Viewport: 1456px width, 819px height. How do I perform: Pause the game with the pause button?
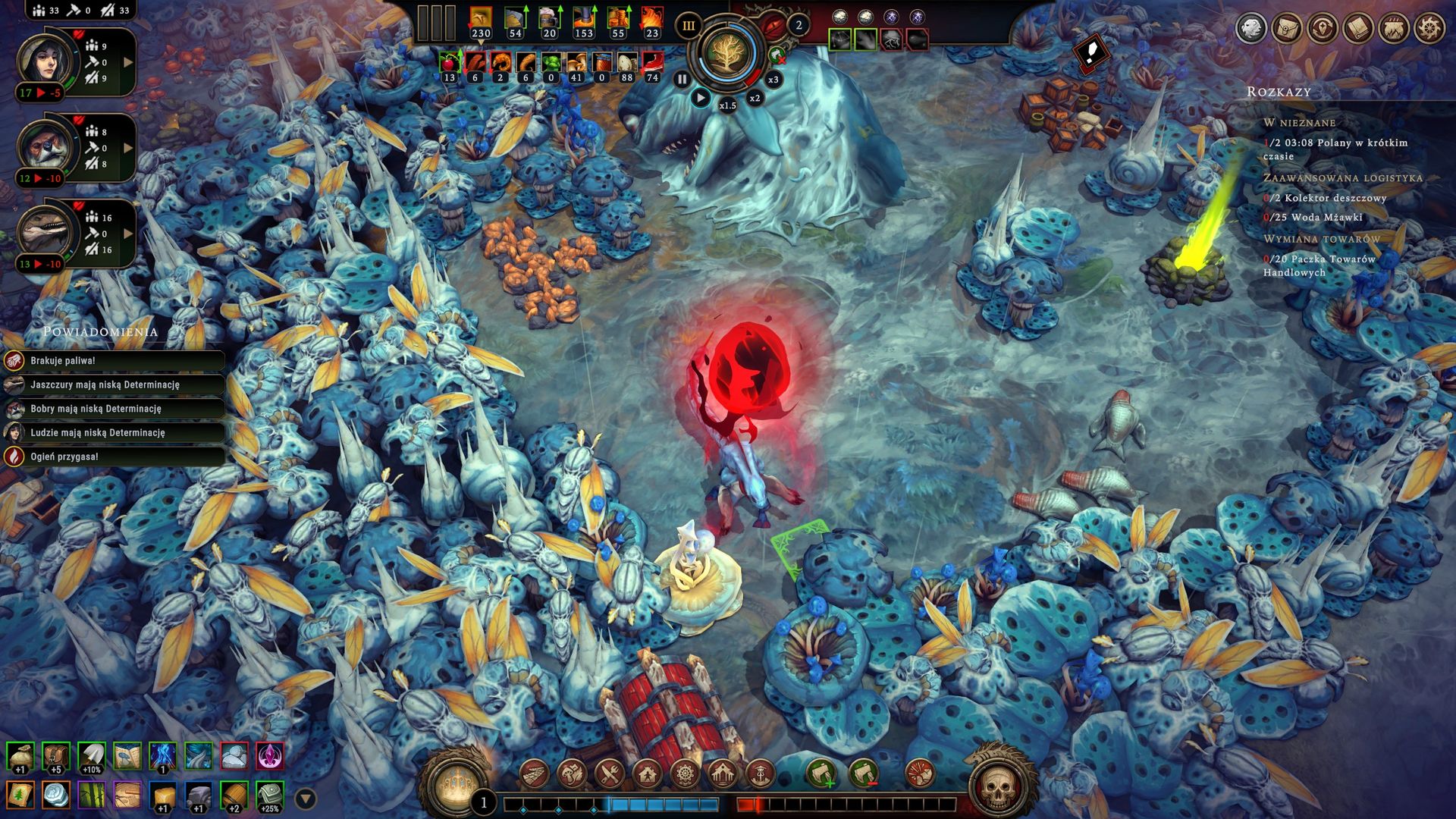coord(682,79)
